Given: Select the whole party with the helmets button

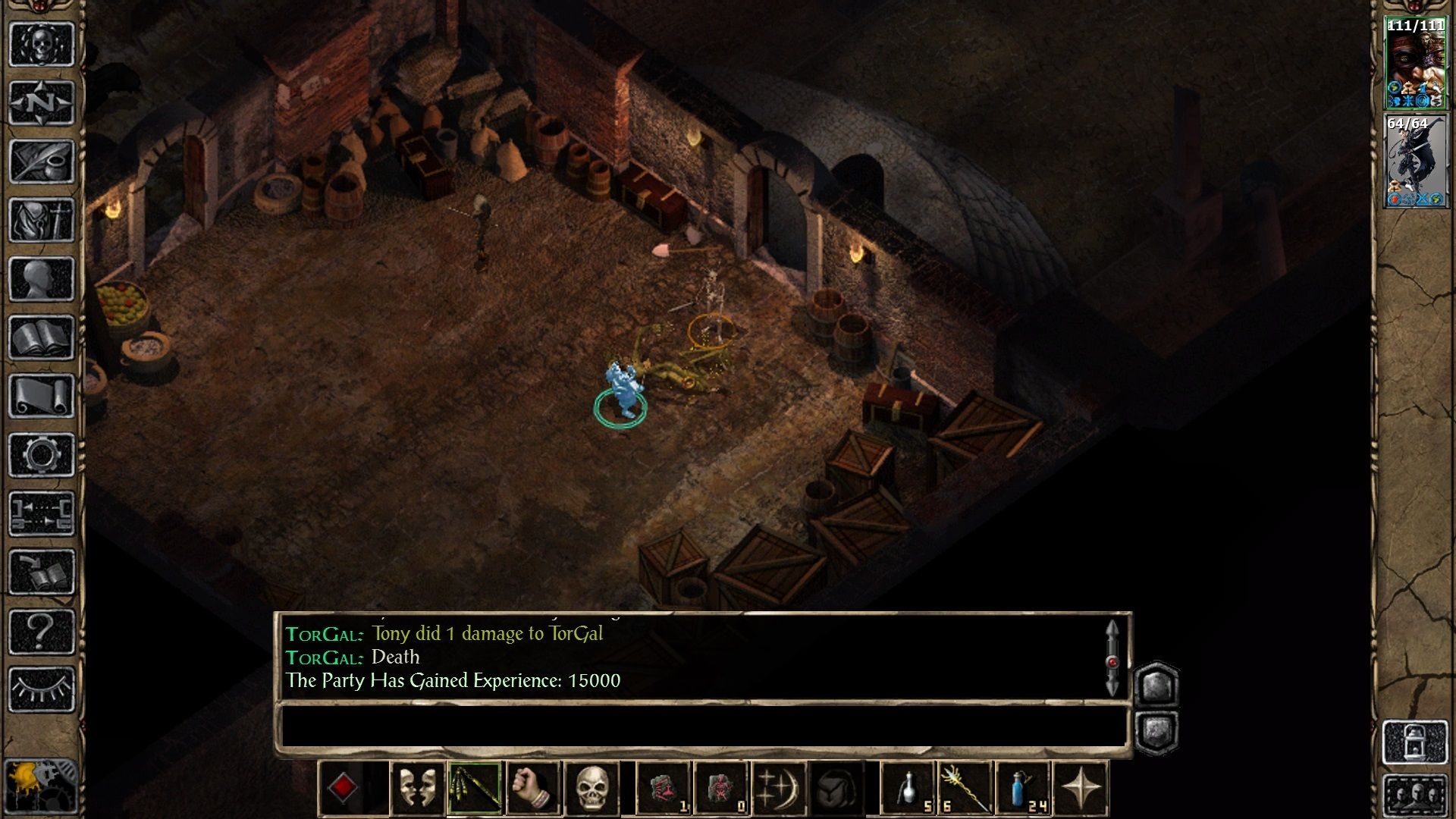Looking at the screenshot, I should point(1415,796).
